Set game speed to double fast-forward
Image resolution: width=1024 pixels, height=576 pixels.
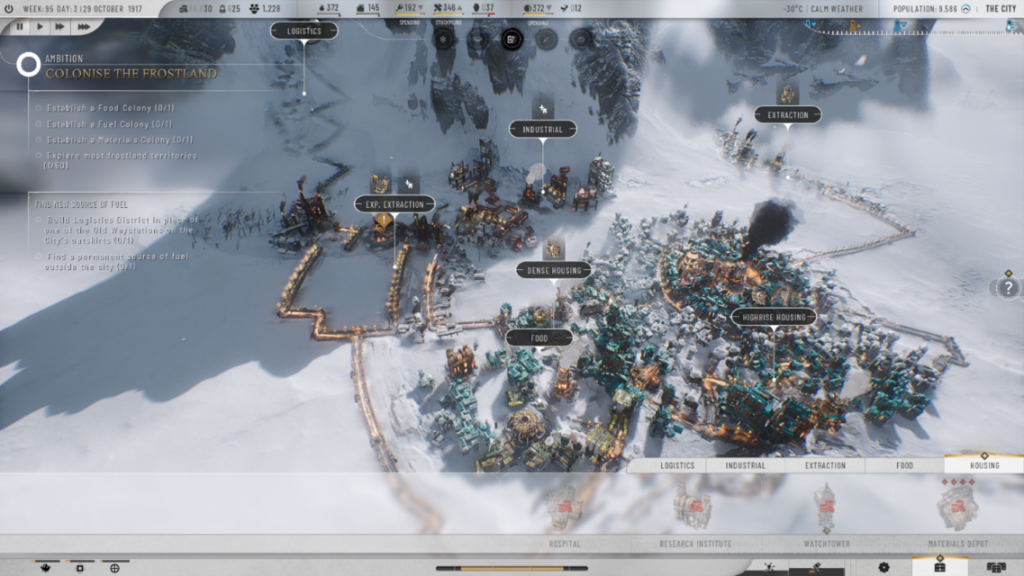pos(62,27)
